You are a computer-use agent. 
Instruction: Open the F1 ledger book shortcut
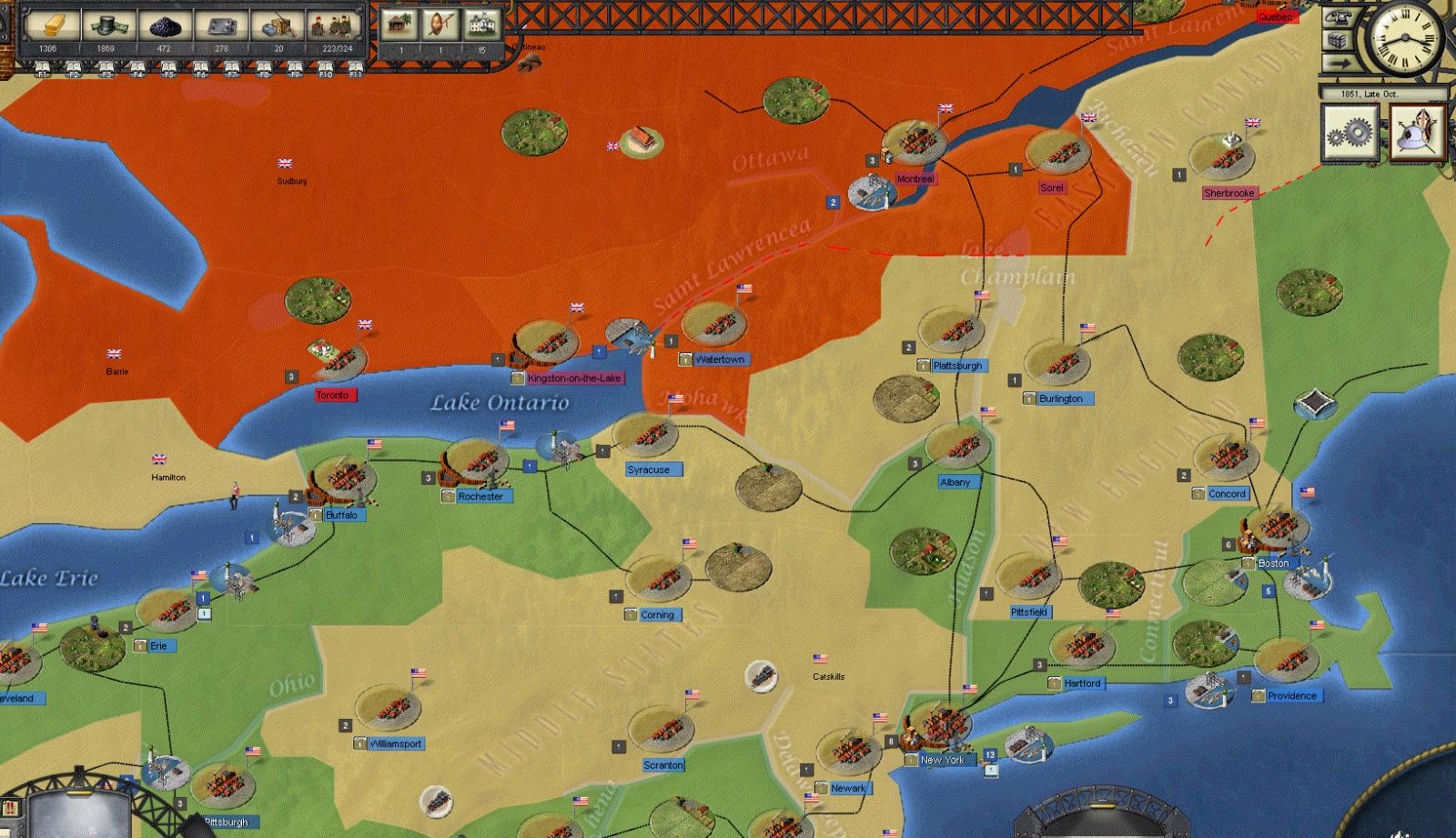(x=42, y=69)
